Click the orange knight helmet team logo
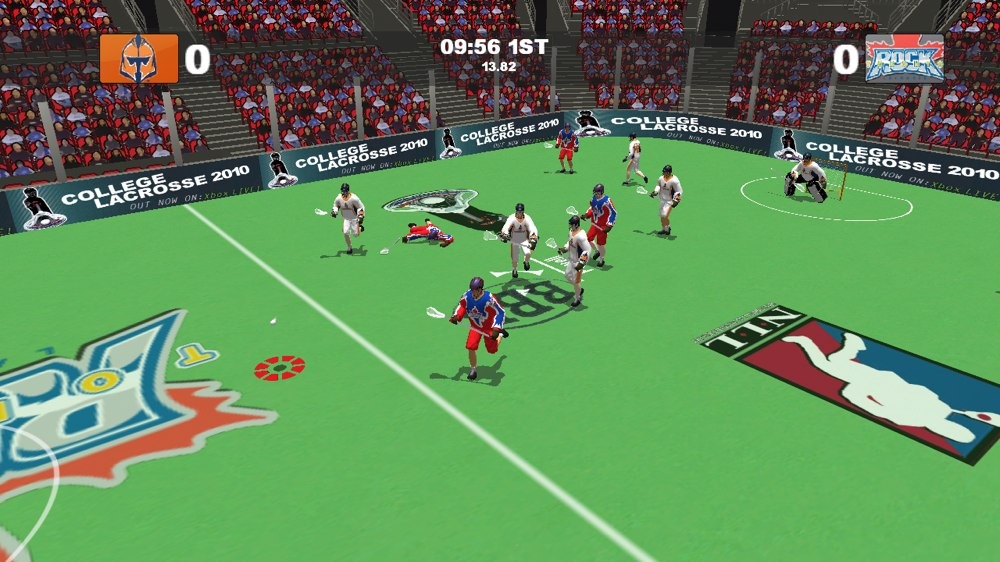Screen dimensions: 1000x562 point(138,59)
